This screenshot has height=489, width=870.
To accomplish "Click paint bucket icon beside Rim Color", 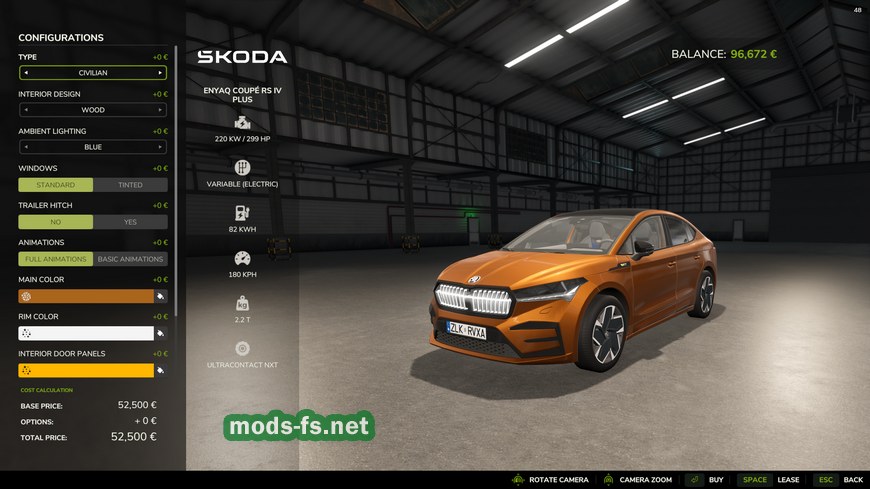I will 161,333.
